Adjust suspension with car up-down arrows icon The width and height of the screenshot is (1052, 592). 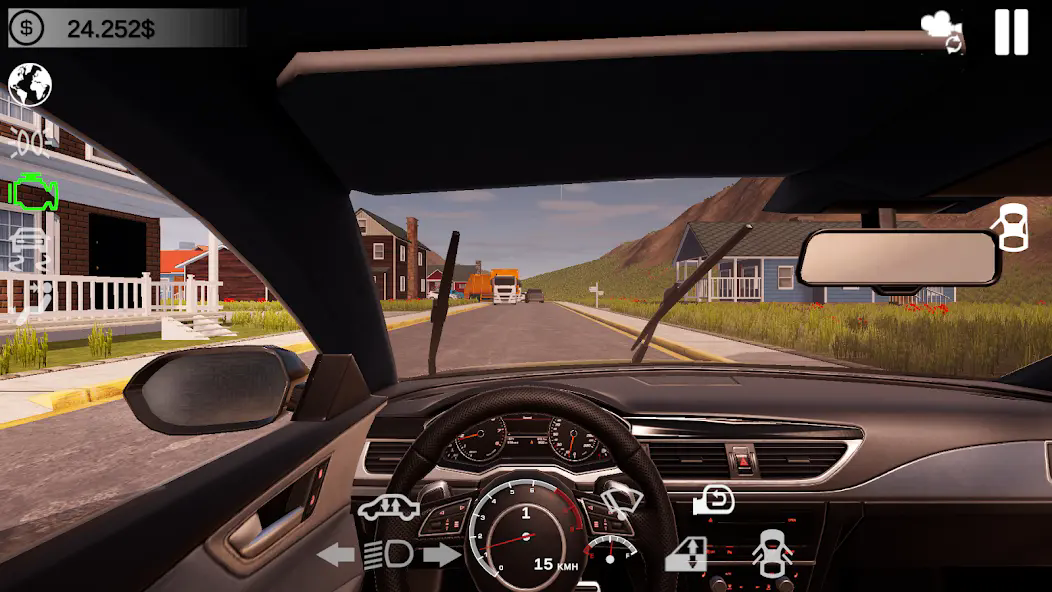click(x=388, y=507)
